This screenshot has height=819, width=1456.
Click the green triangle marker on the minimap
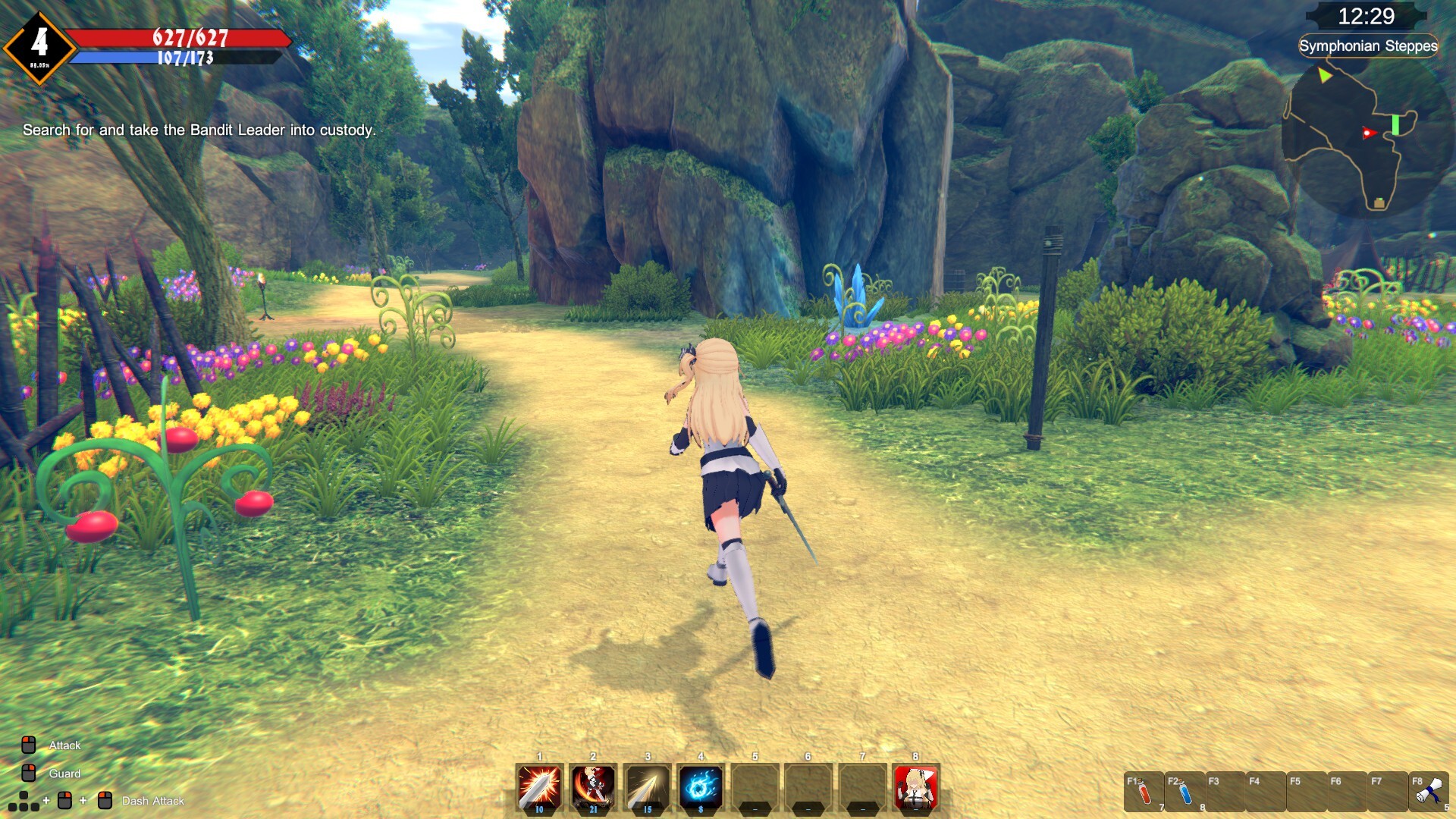click(1324, 75)
